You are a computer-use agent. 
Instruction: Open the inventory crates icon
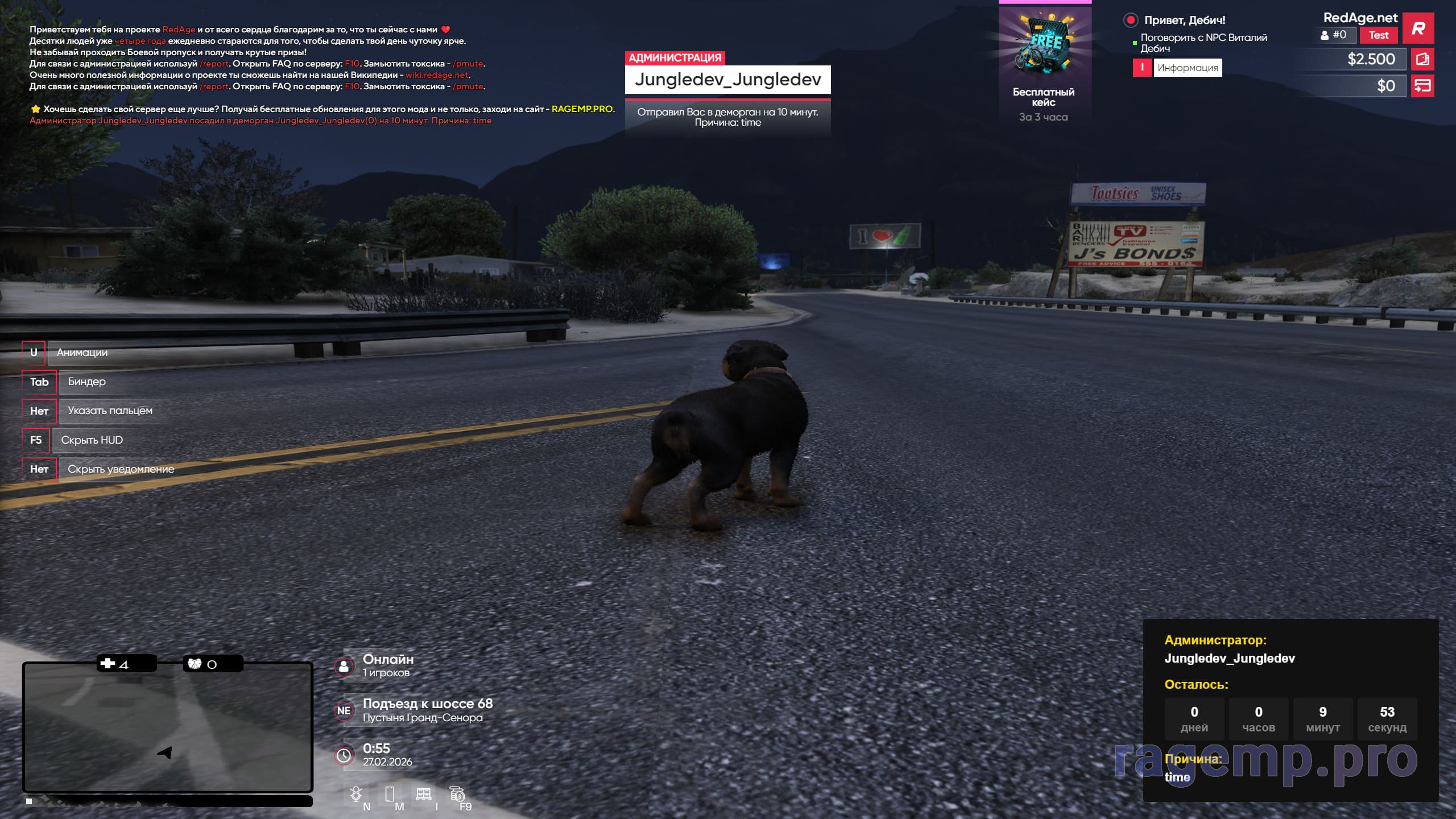pos(423,793)
